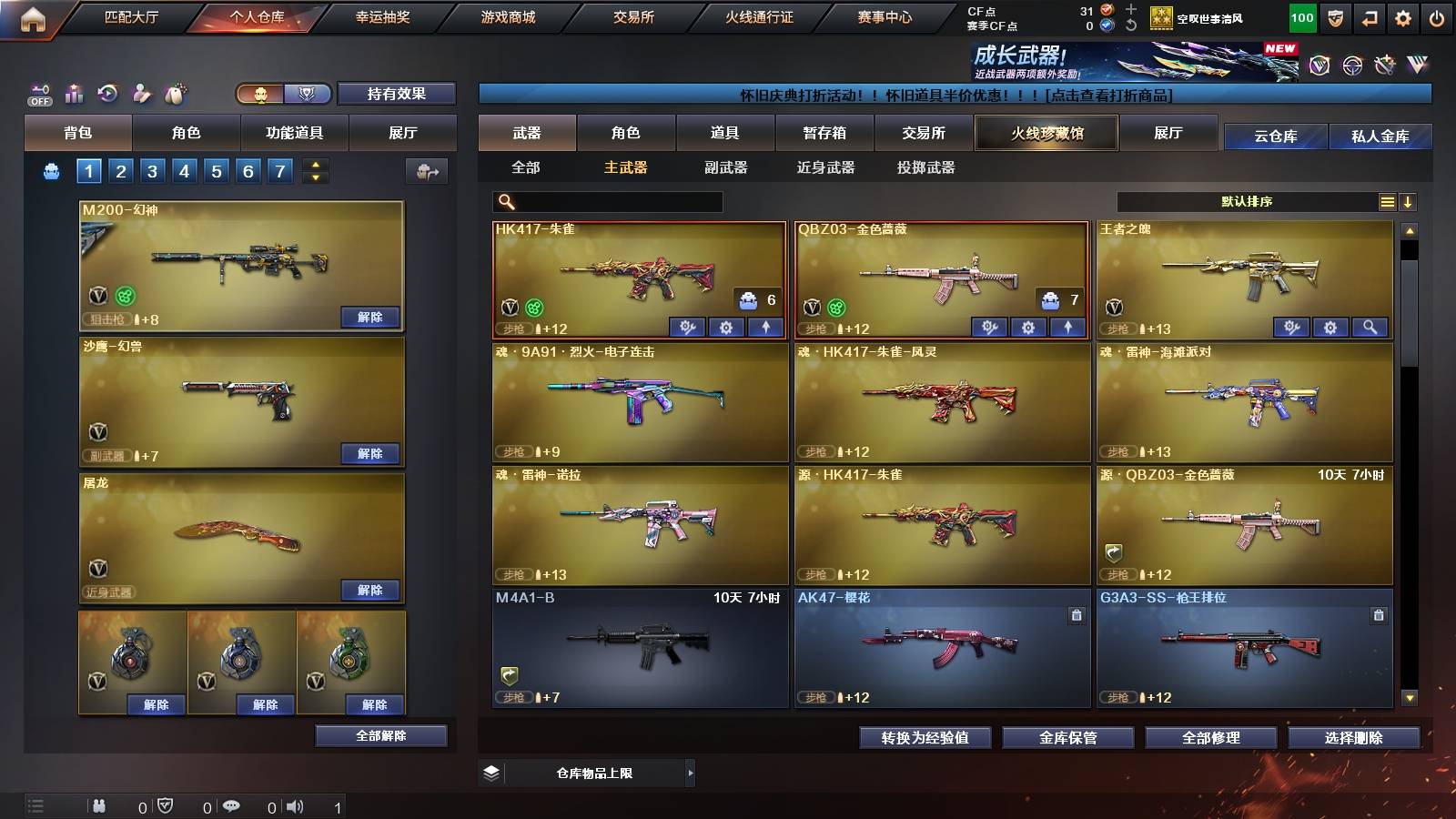Turn on the OFF key toggle switch
The image size is (1456, 819).
(38, 93)
